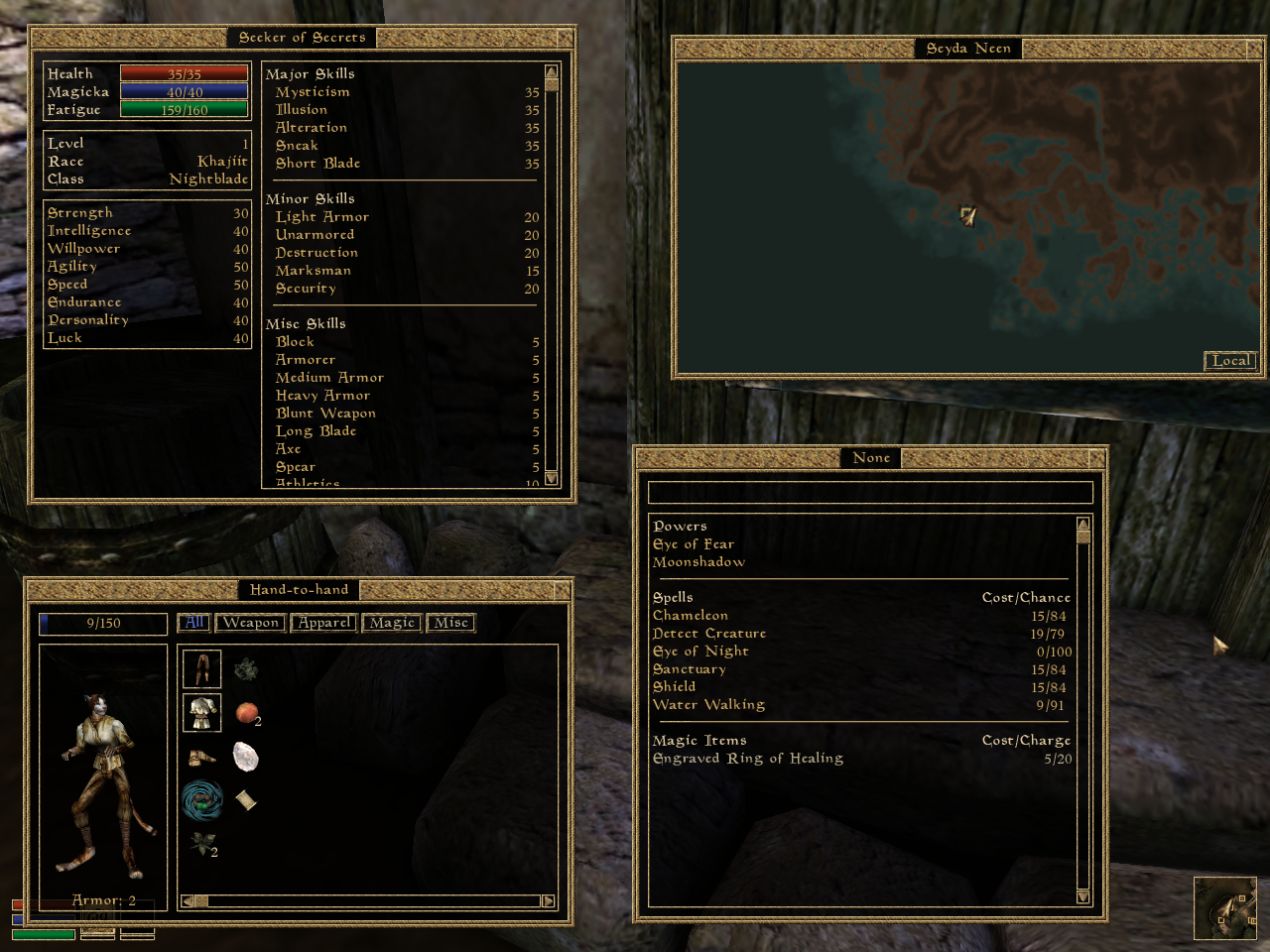Switch inventory filter to Weapon
Viewport: 1270px width, 952px height.
(250, 623)
